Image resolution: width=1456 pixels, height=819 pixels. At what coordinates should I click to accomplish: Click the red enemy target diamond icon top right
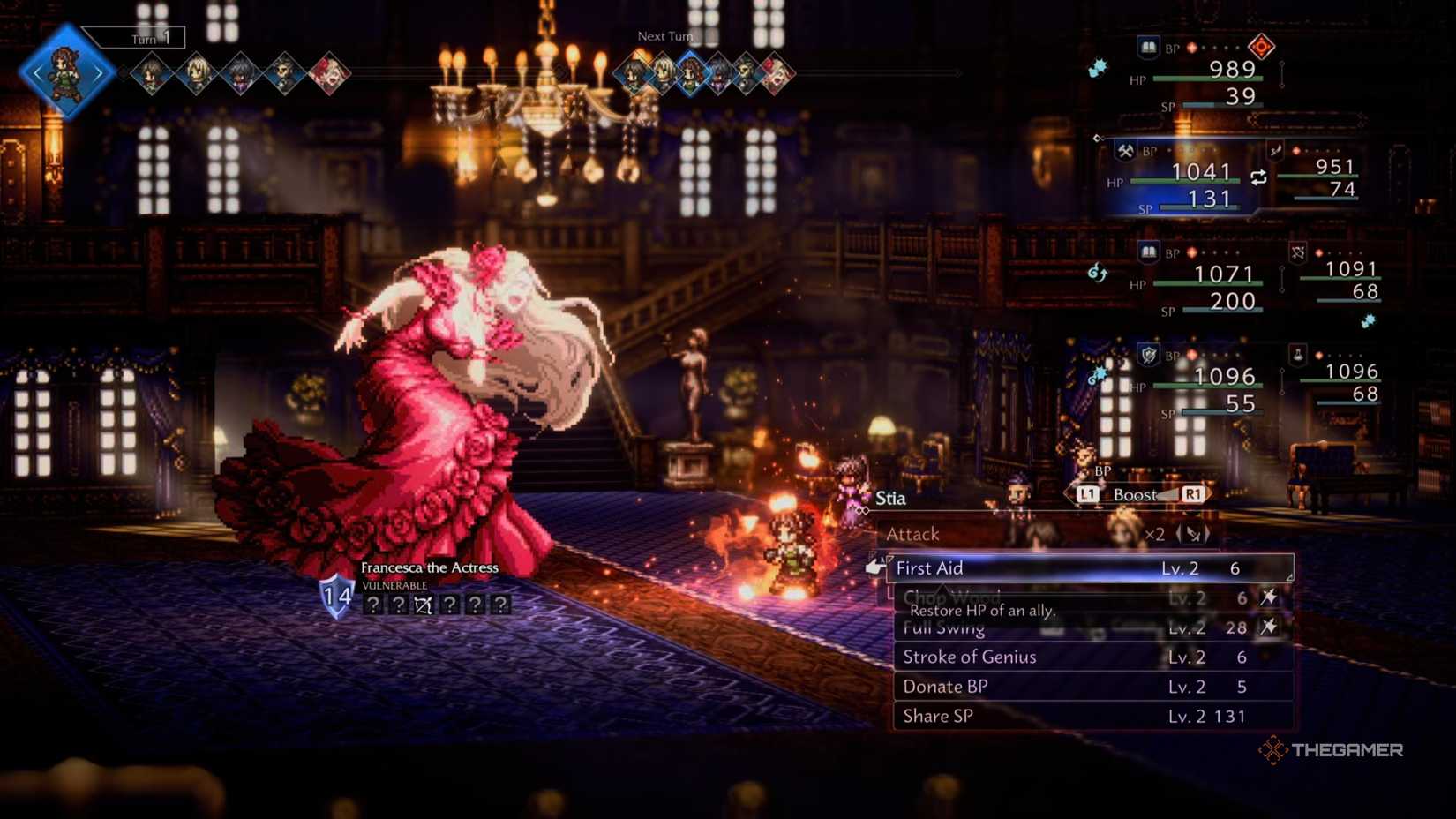pos(1262,47)
